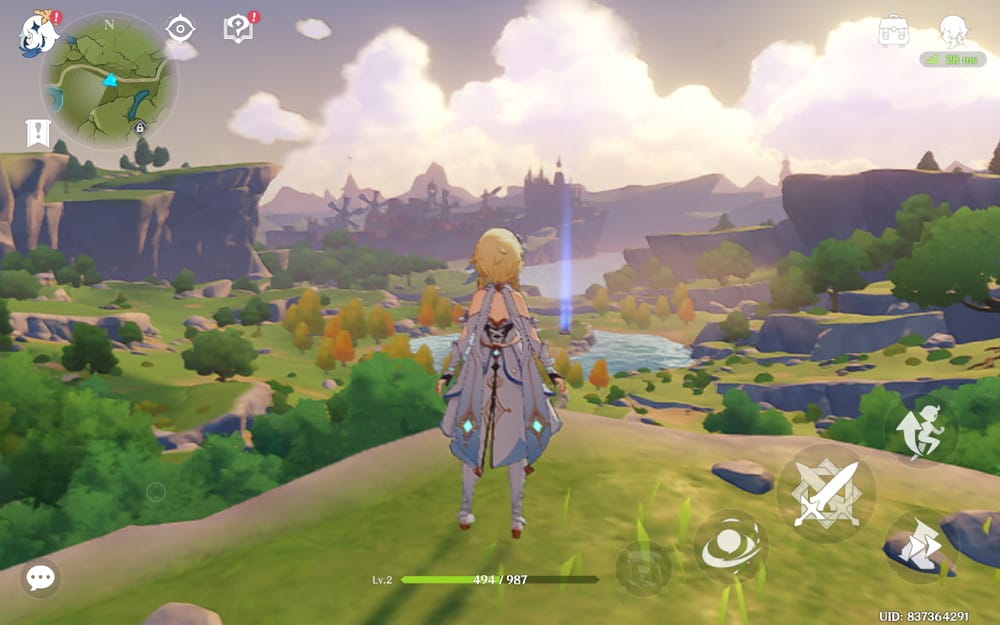Open the character head icon menu
The height and width of the screenshot is (625, 1000).
pos(953,31)
